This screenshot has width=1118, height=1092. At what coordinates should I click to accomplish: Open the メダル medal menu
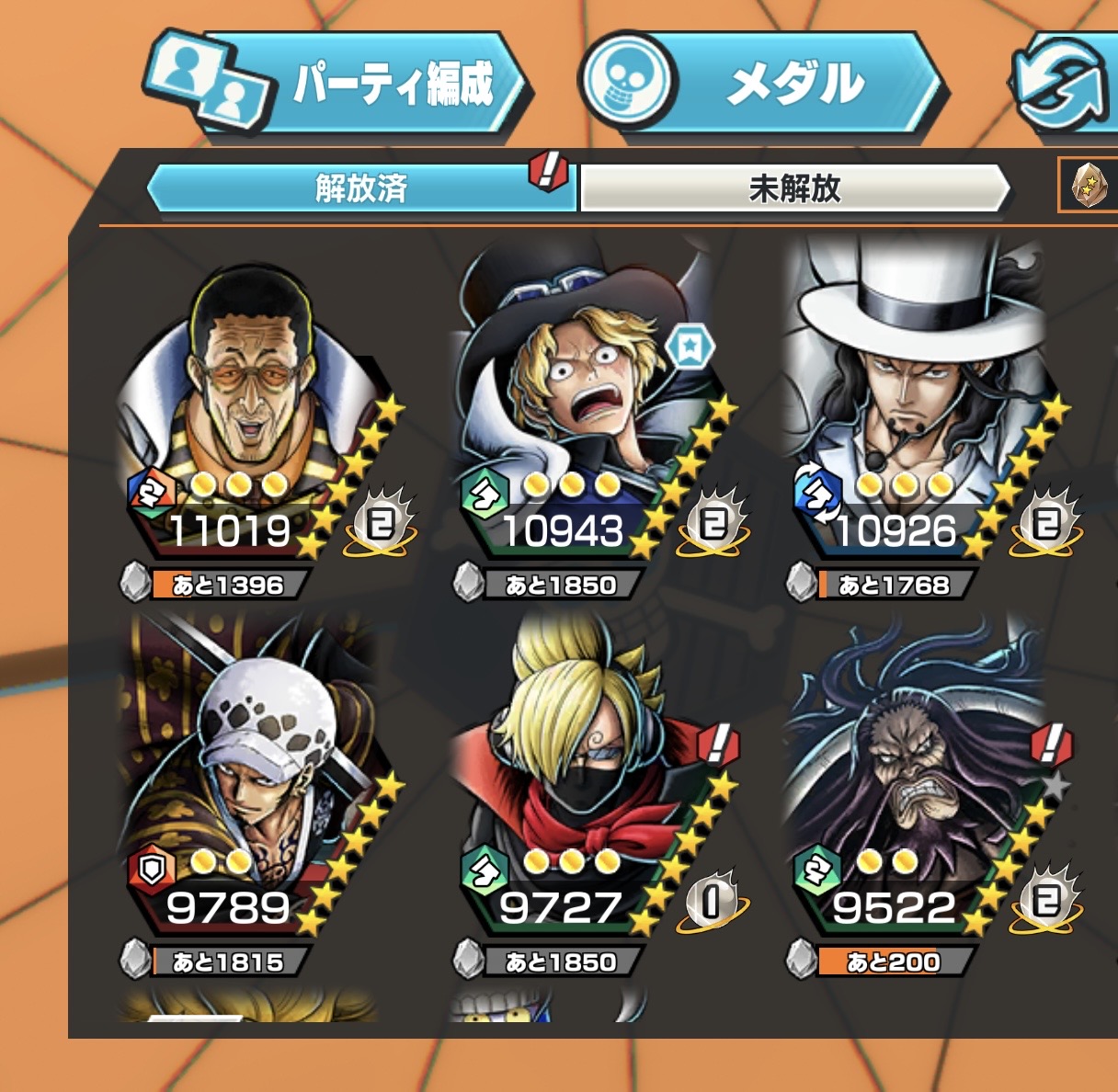tap(763, 85)
